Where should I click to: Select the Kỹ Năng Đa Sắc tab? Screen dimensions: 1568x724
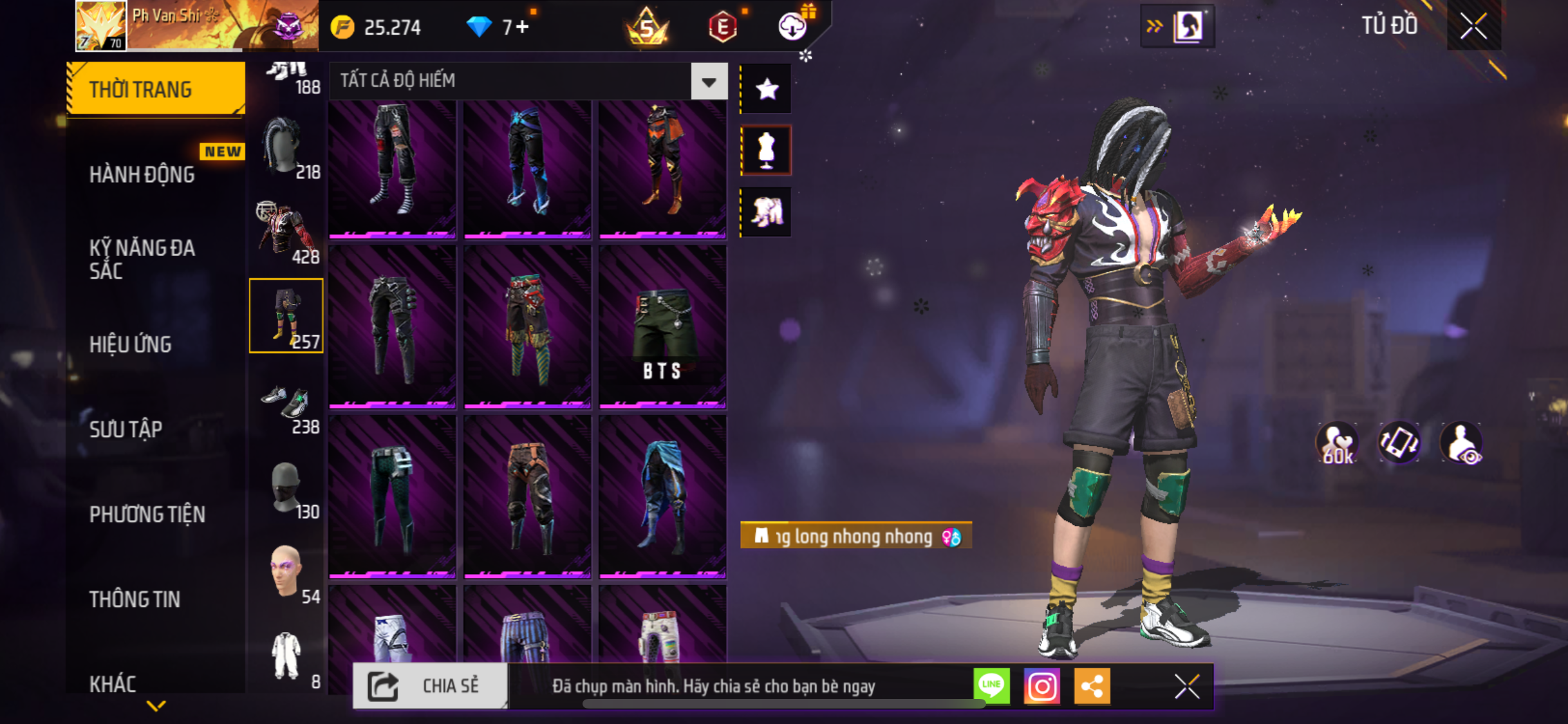(x=143, y=259)
